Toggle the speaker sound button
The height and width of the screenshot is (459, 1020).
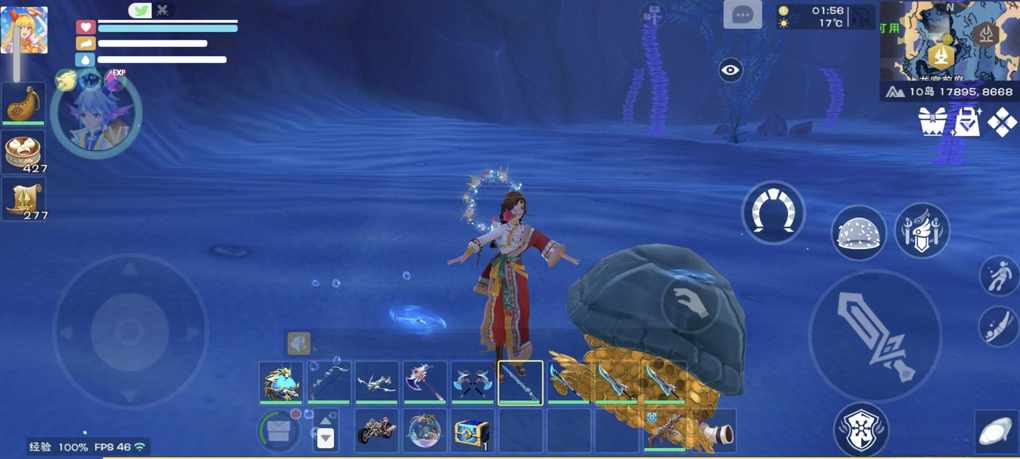point(298,343)
